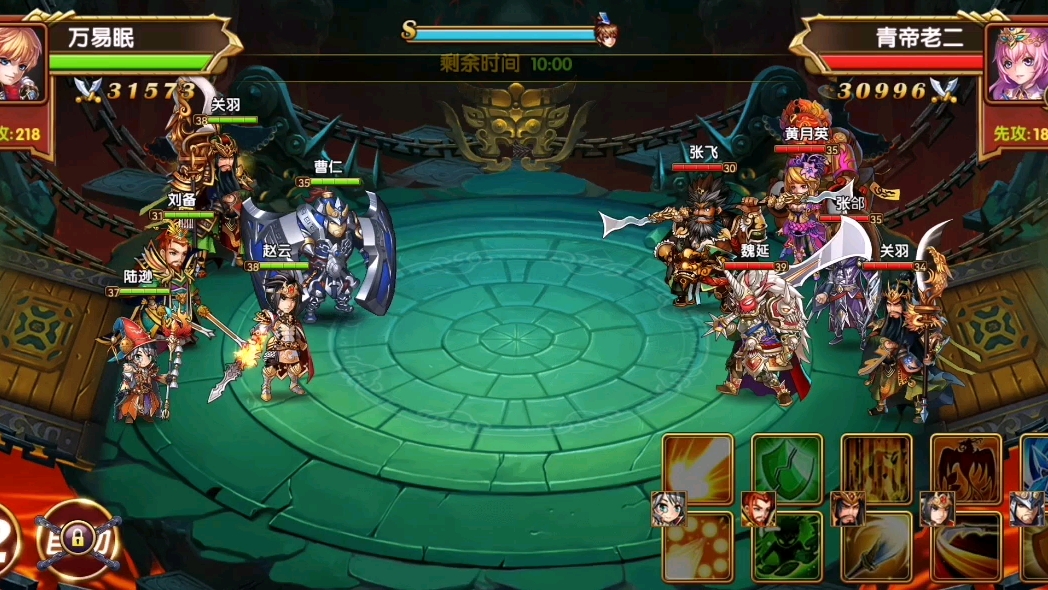Use the spear thrust skill
This screenshot has width=1048, height=590.
[876, 547]
